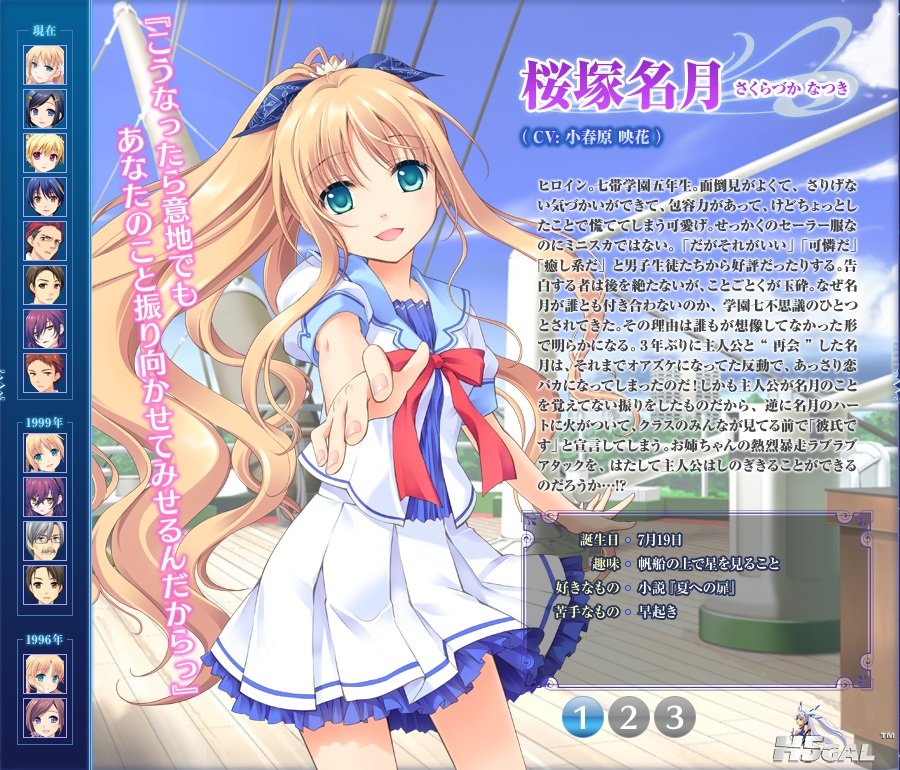Open the purple-haired girl without glasses
The width and height of the screenshot is (900, 770).
(x=45, y=328)
